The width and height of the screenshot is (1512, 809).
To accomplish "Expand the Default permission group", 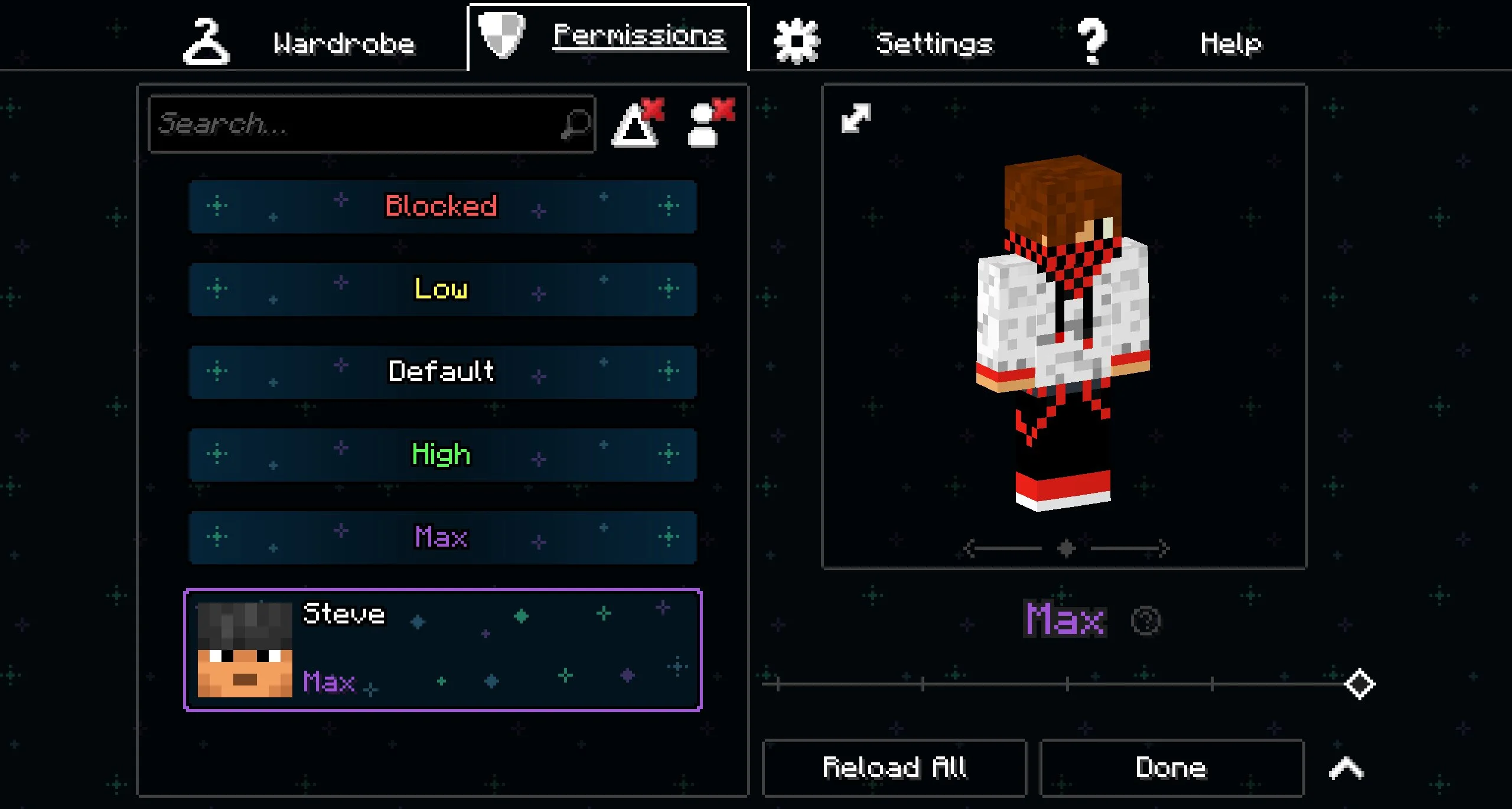I will pos(442,372).
